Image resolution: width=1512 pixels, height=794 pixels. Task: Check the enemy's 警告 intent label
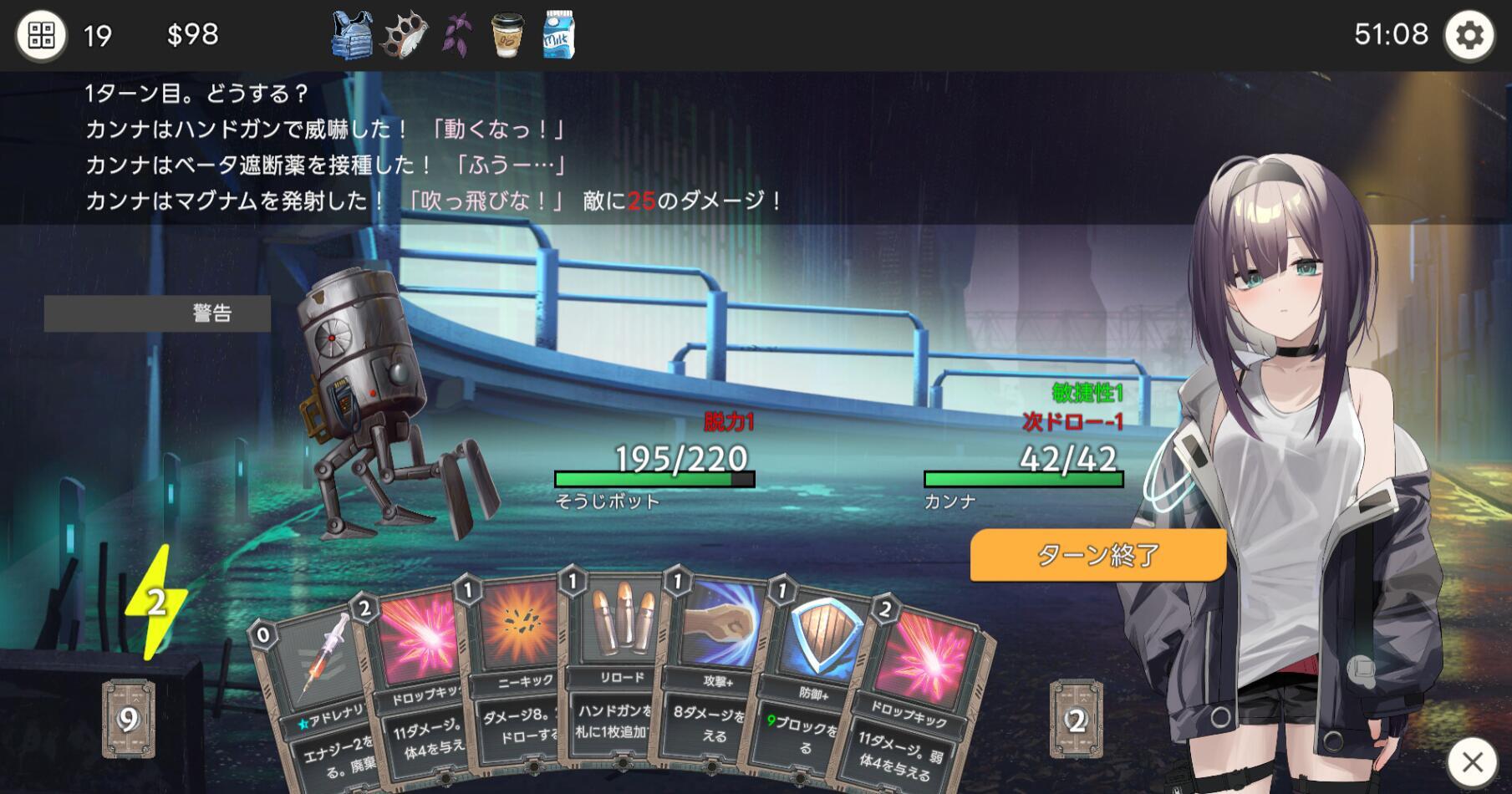pyautogui.click(x=157, y=313)
